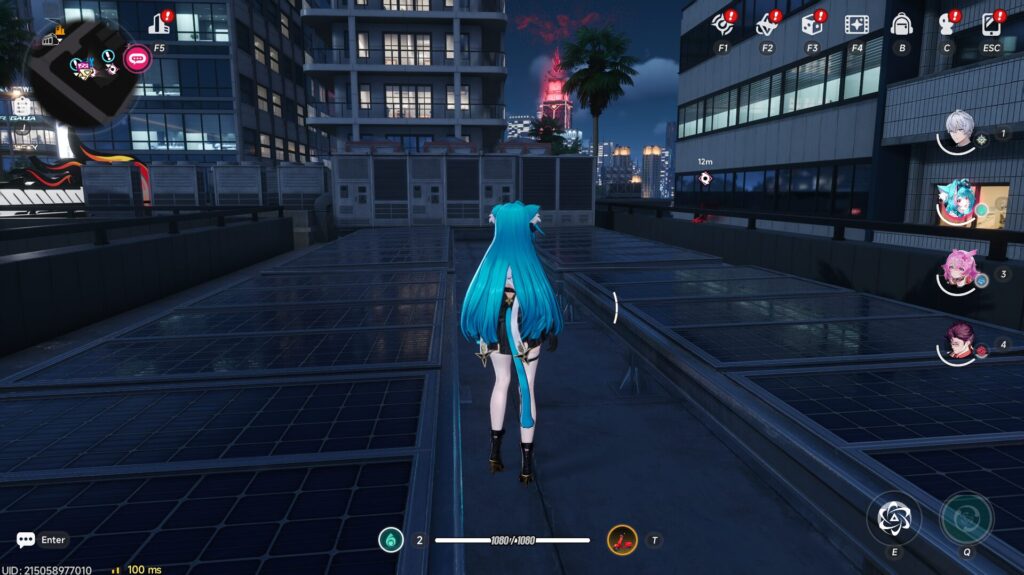
Task: Open the film strip sparkle menu
Action: 856,24
